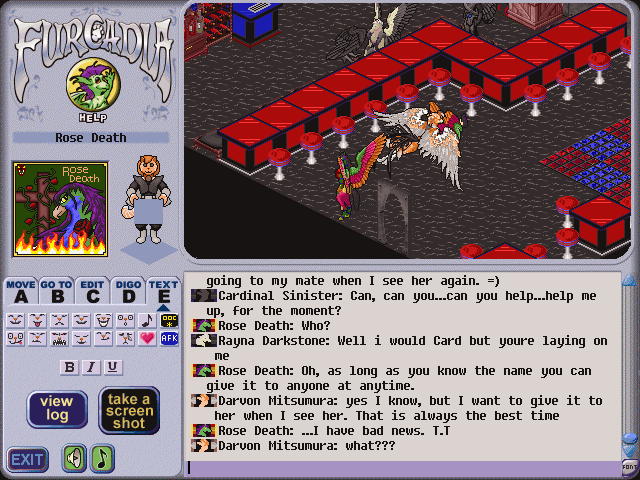Exit the game
The height and width of the screenshot is (480, 640).
[28, 459]
